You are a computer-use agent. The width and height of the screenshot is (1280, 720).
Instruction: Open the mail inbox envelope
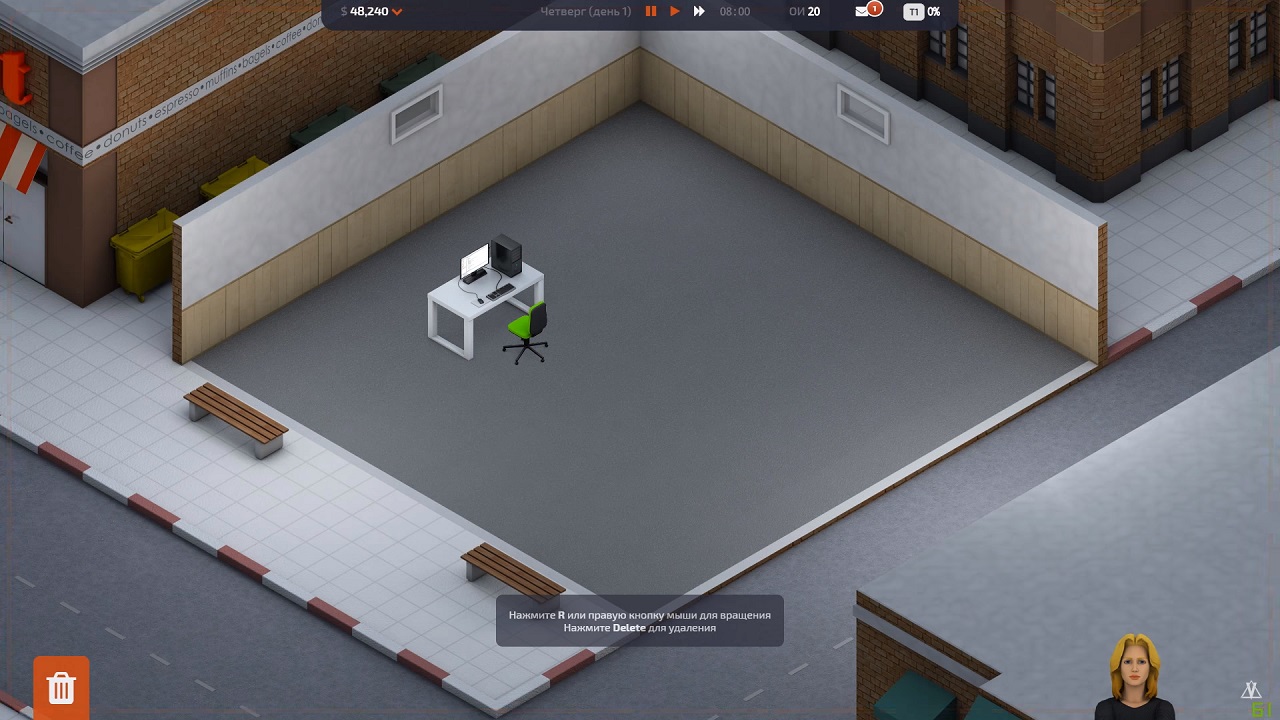click(x=862, y=12)
